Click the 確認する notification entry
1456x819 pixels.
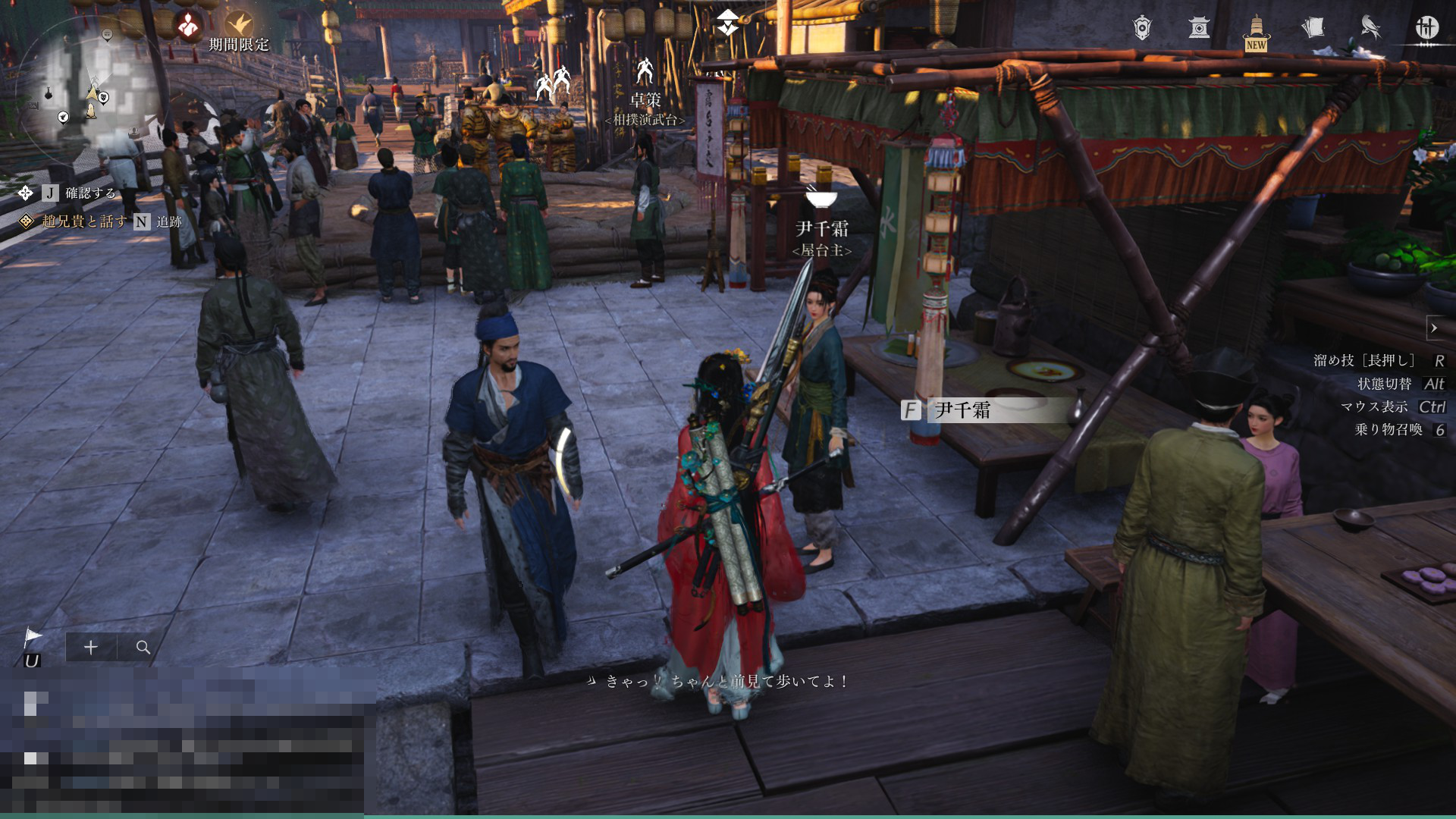pyautogui.click(x=90, y=193)
